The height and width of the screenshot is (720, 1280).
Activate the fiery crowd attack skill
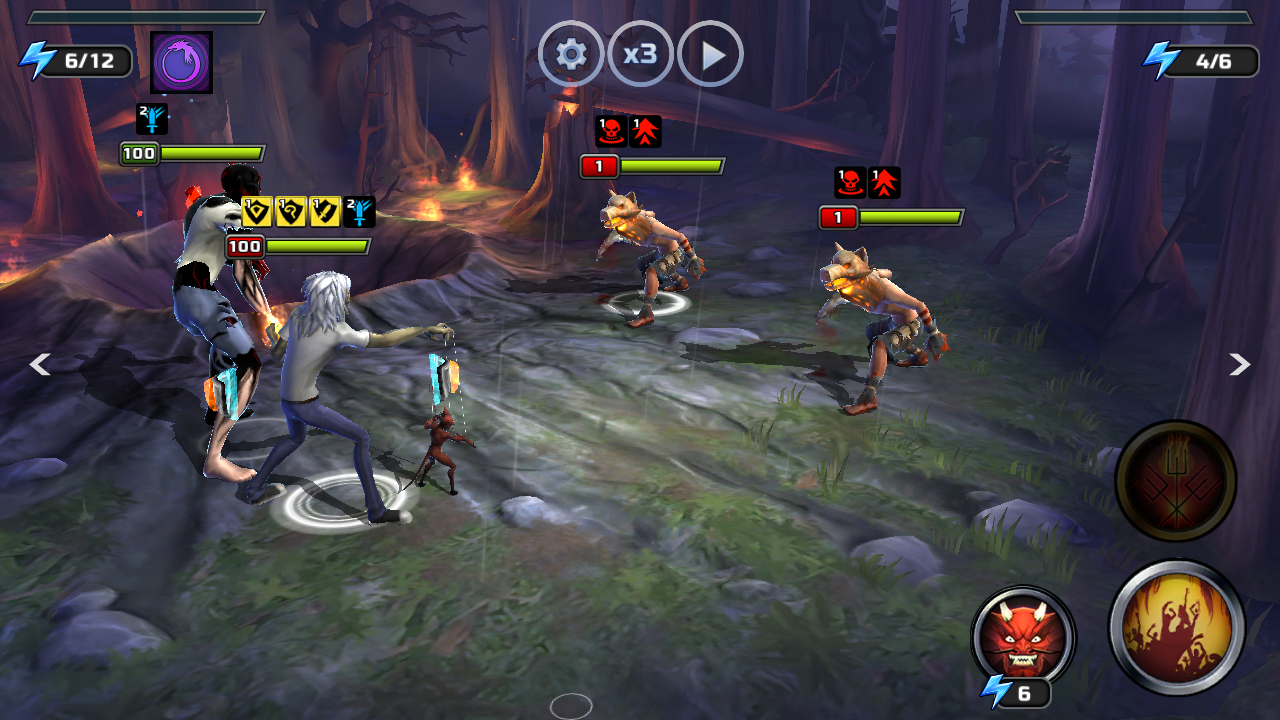1176,627
